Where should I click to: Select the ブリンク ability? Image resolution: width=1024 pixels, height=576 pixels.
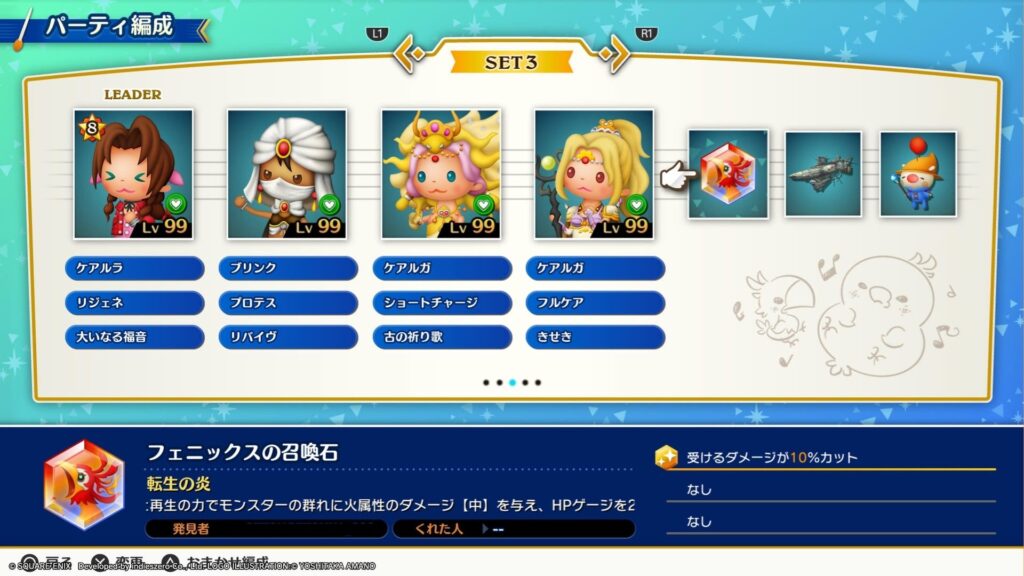(x=288, y=268)
